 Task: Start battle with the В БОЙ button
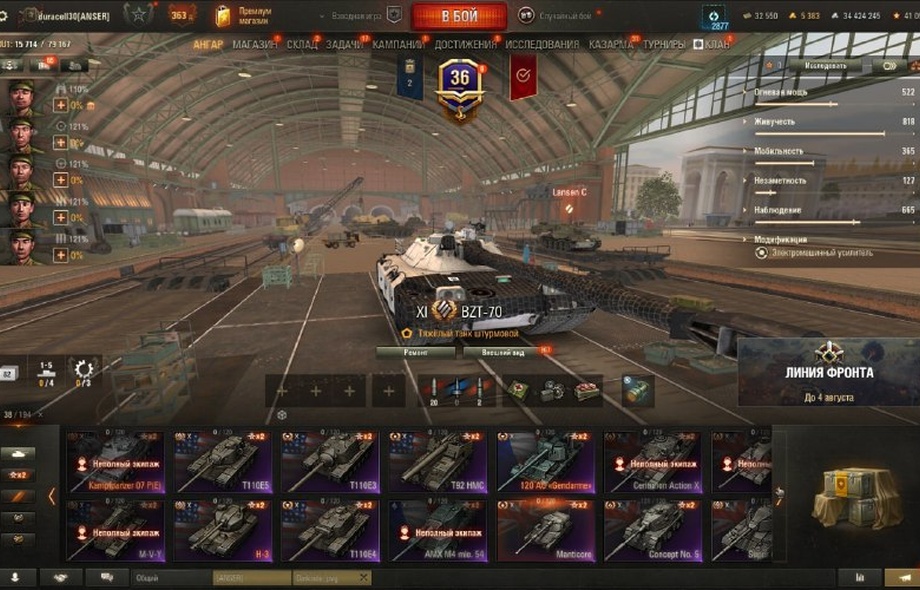click(x=459, y=16)
